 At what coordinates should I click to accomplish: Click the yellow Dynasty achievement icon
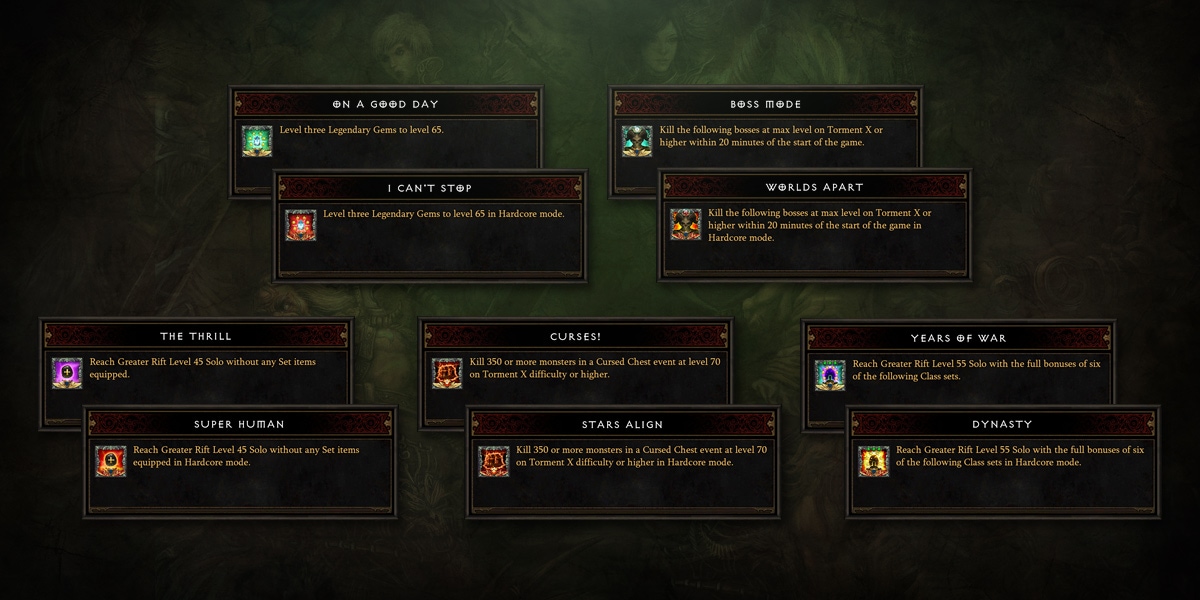[x=874, y=461]
